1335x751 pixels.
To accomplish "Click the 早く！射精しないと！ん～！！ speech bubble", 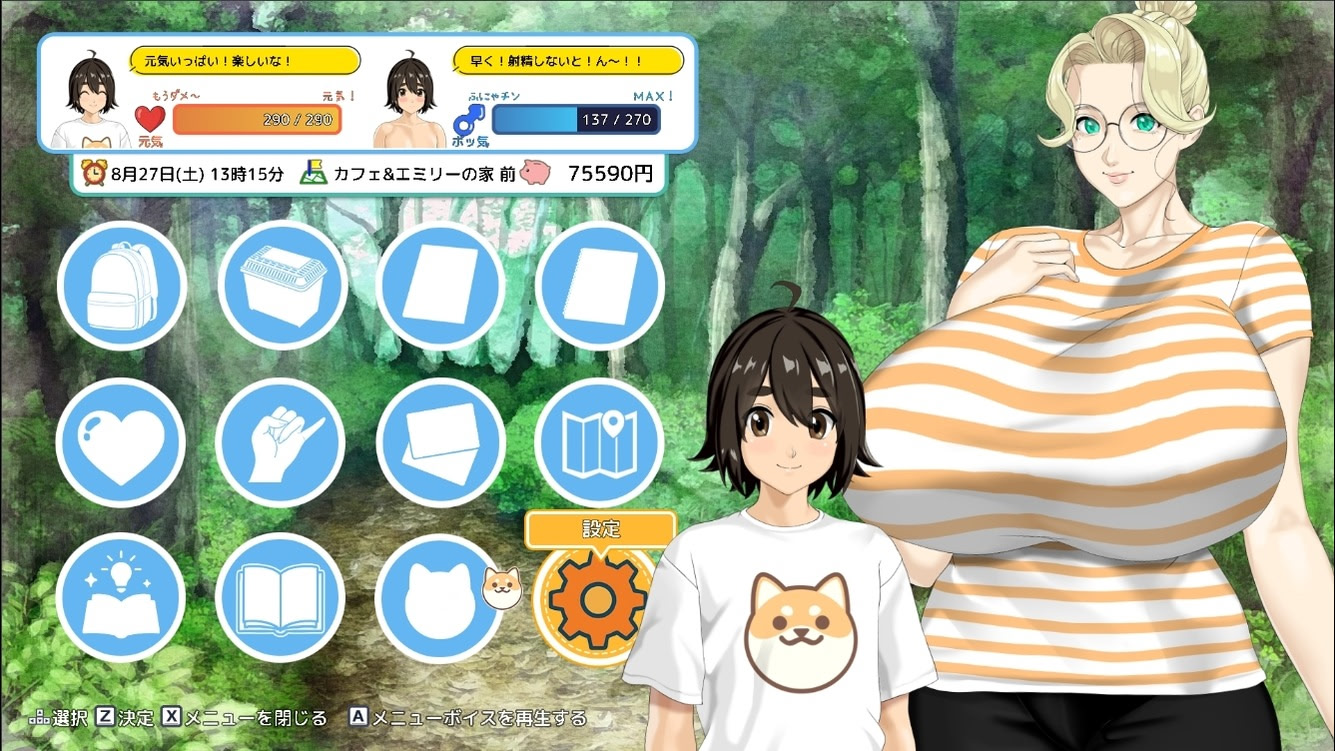I will (568, 60).
